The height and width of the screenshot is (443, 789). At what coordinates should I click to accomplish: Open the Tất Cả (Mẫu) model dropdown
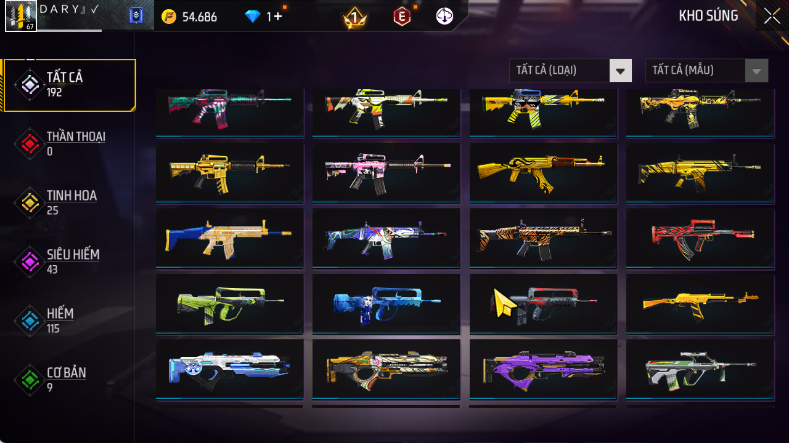(x=707, y=71)
